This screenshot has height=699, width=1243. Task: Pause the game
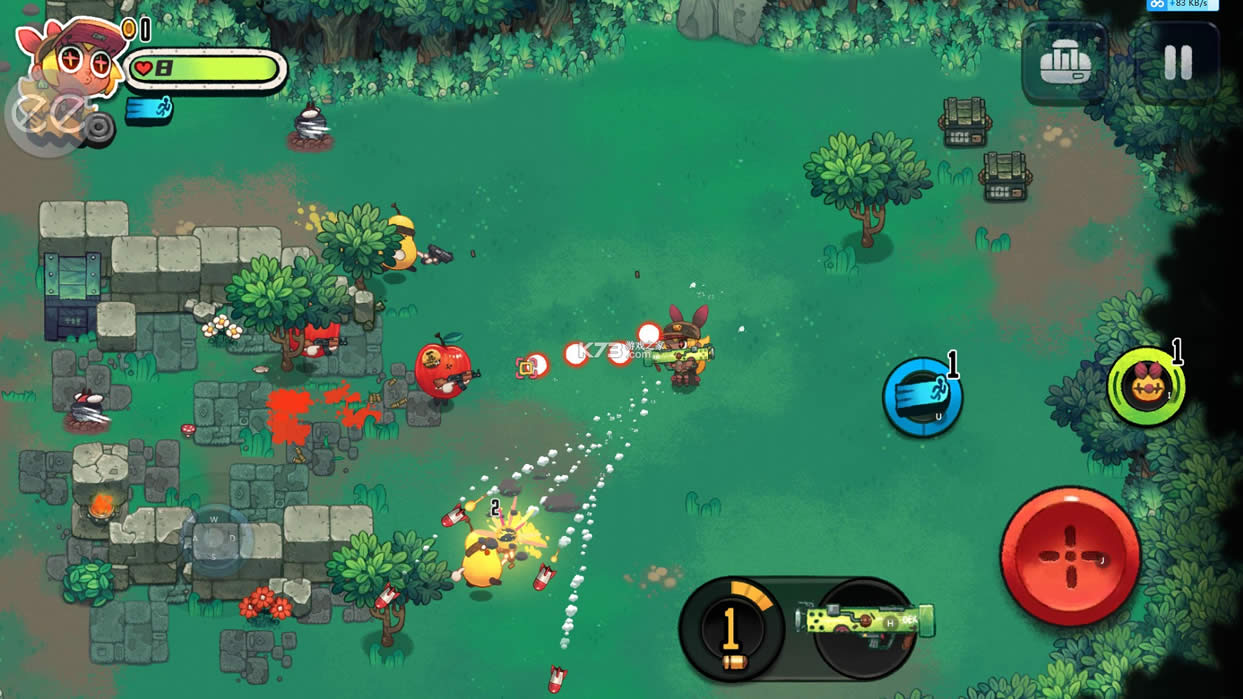1178,64
